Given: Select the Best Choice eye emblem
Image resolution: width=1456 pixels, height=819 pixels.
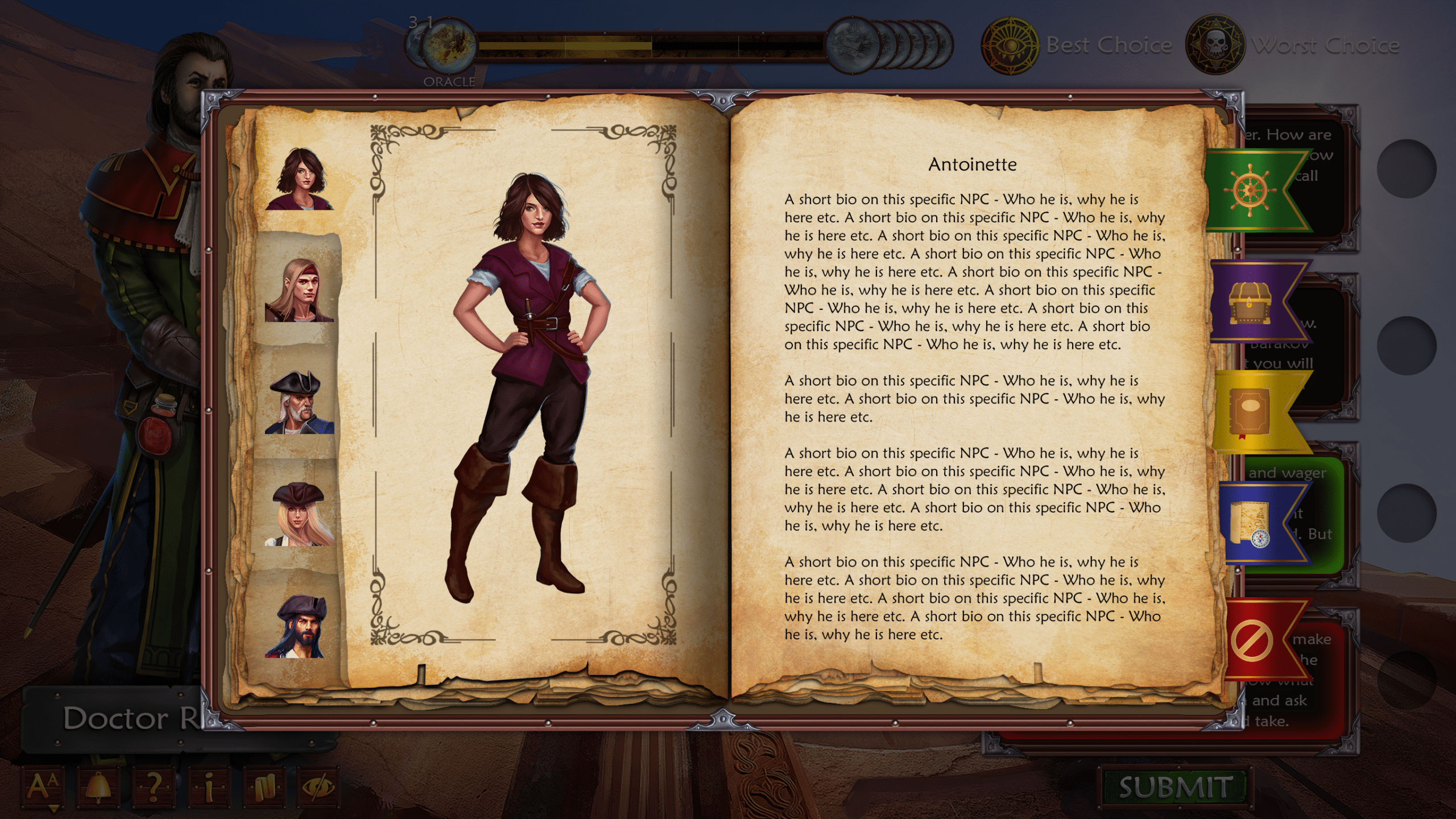Looking at the screenshot, I should [x=1011, y=45].
